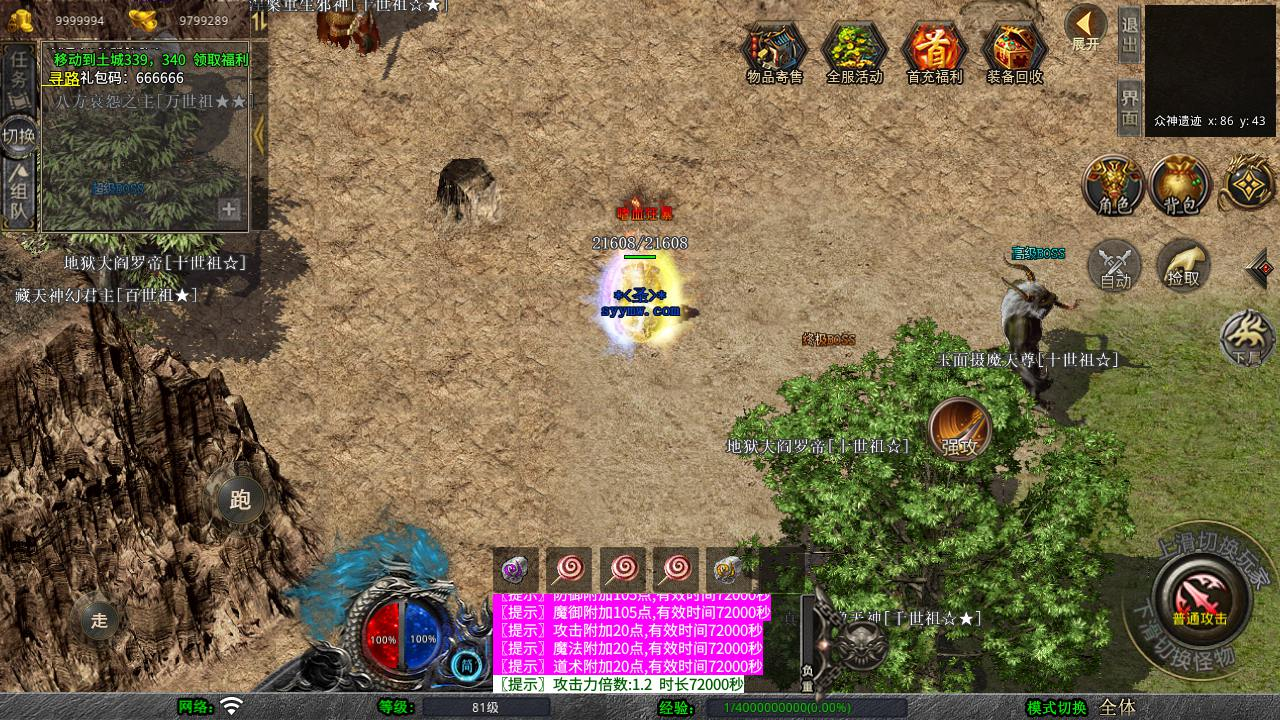
Task: Open the 背包 backpack bag
Action: [1180, 186]
